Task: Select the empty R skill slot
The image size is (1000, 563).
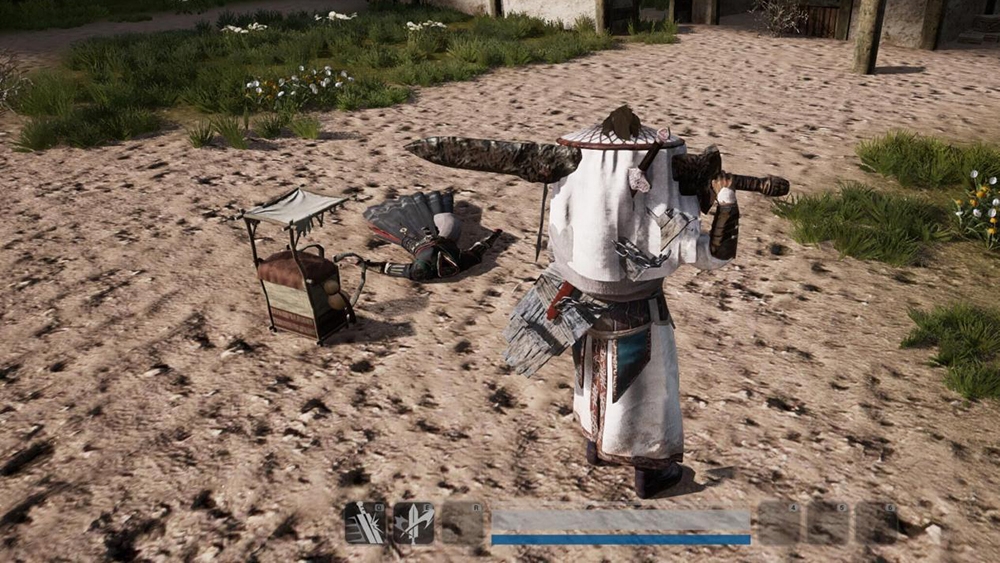Action: click(x=462, y=523)
